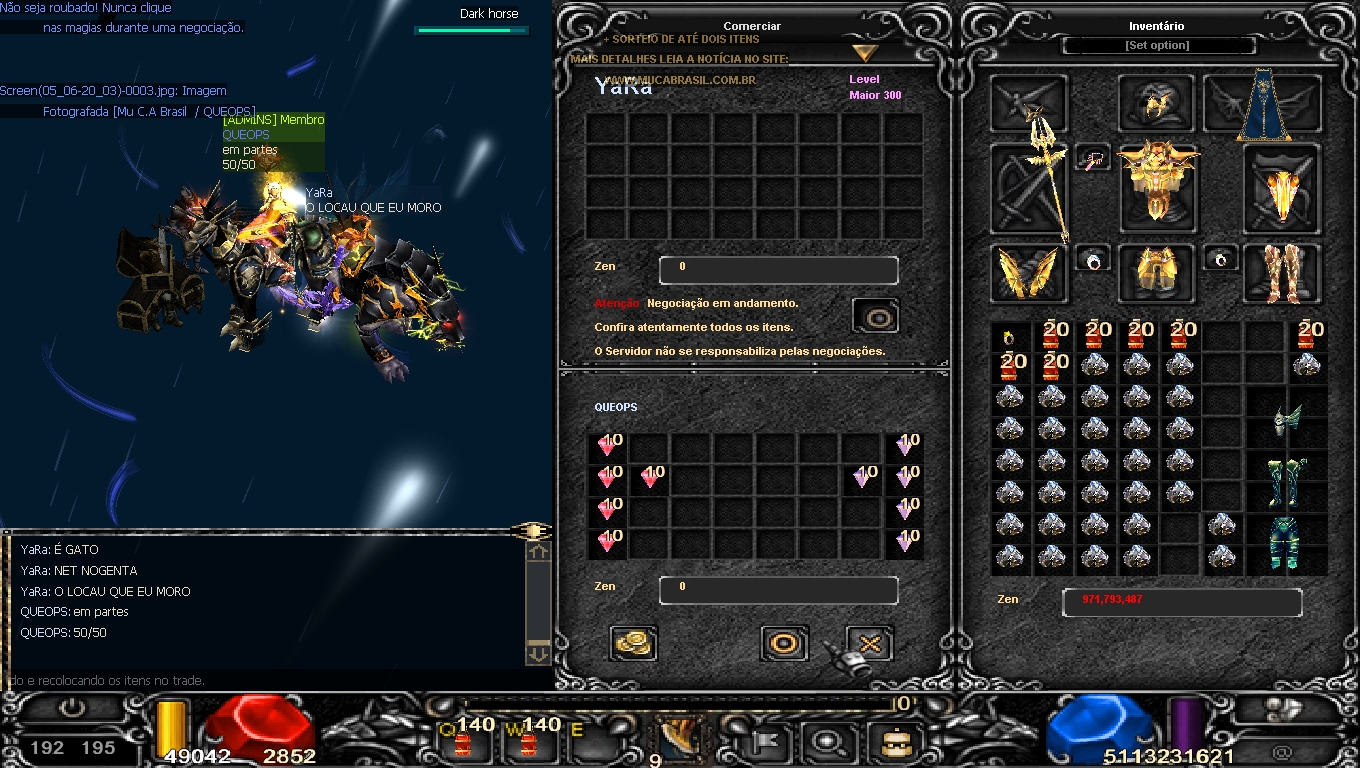Select the golden boots slot
This screenshot has width=1360, height=768.
1281,272
